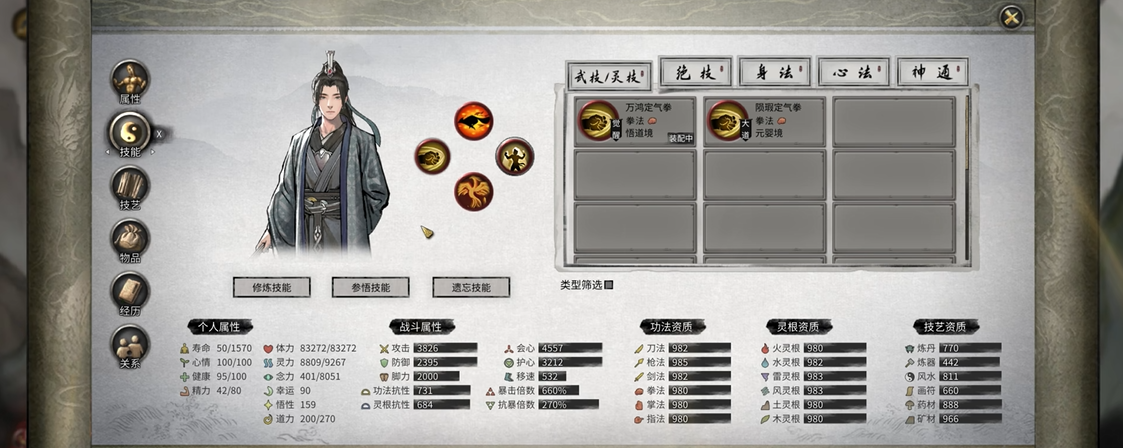Click the 修炼技能 button

pyautogui.click(x=271, y=287)
